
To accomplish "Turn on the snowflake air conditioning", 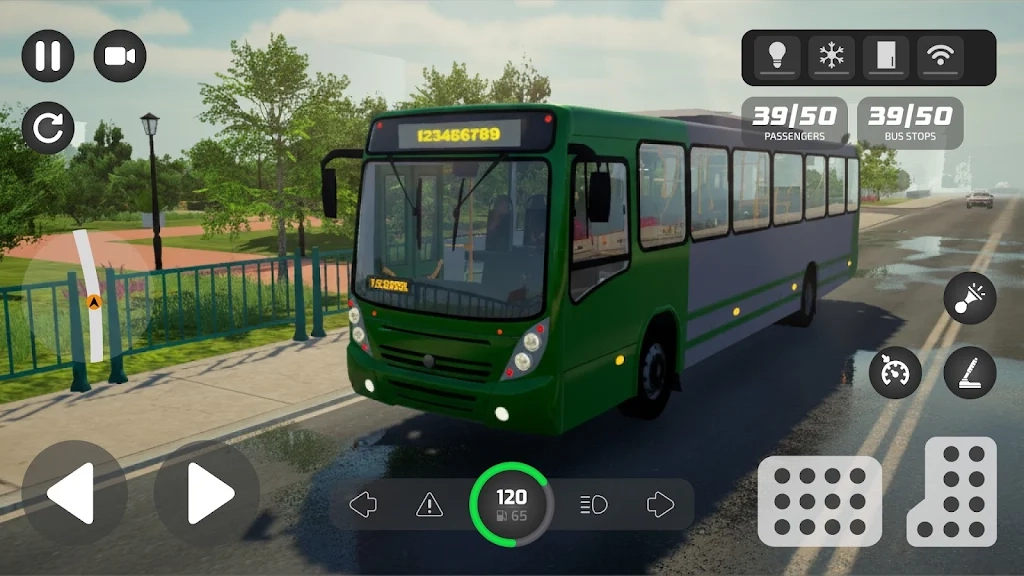I will tap(831, 57).
